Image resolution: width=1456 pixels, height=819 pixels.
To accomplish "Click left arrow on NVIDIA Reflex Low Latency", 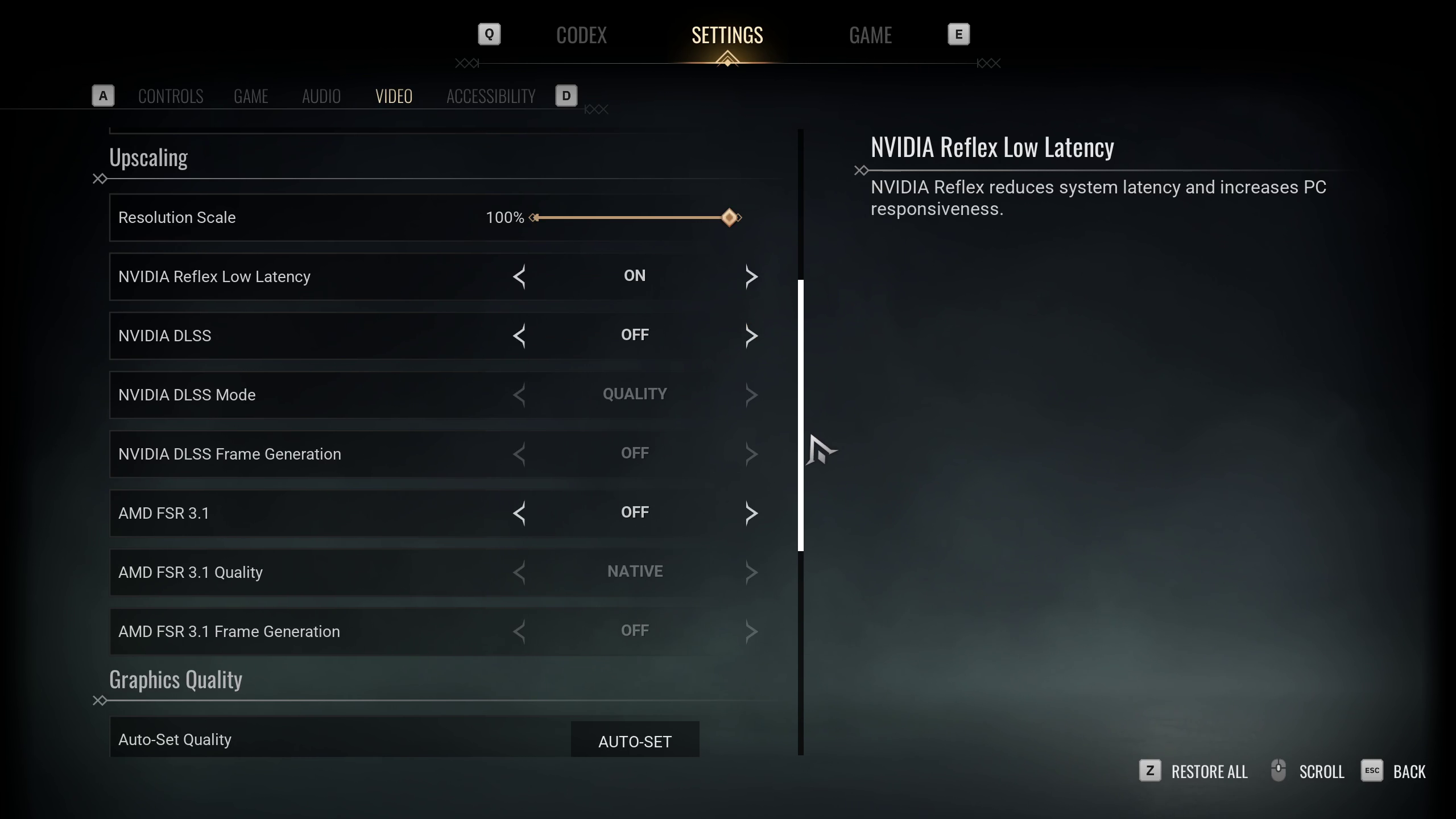I will tap(519, 277).
